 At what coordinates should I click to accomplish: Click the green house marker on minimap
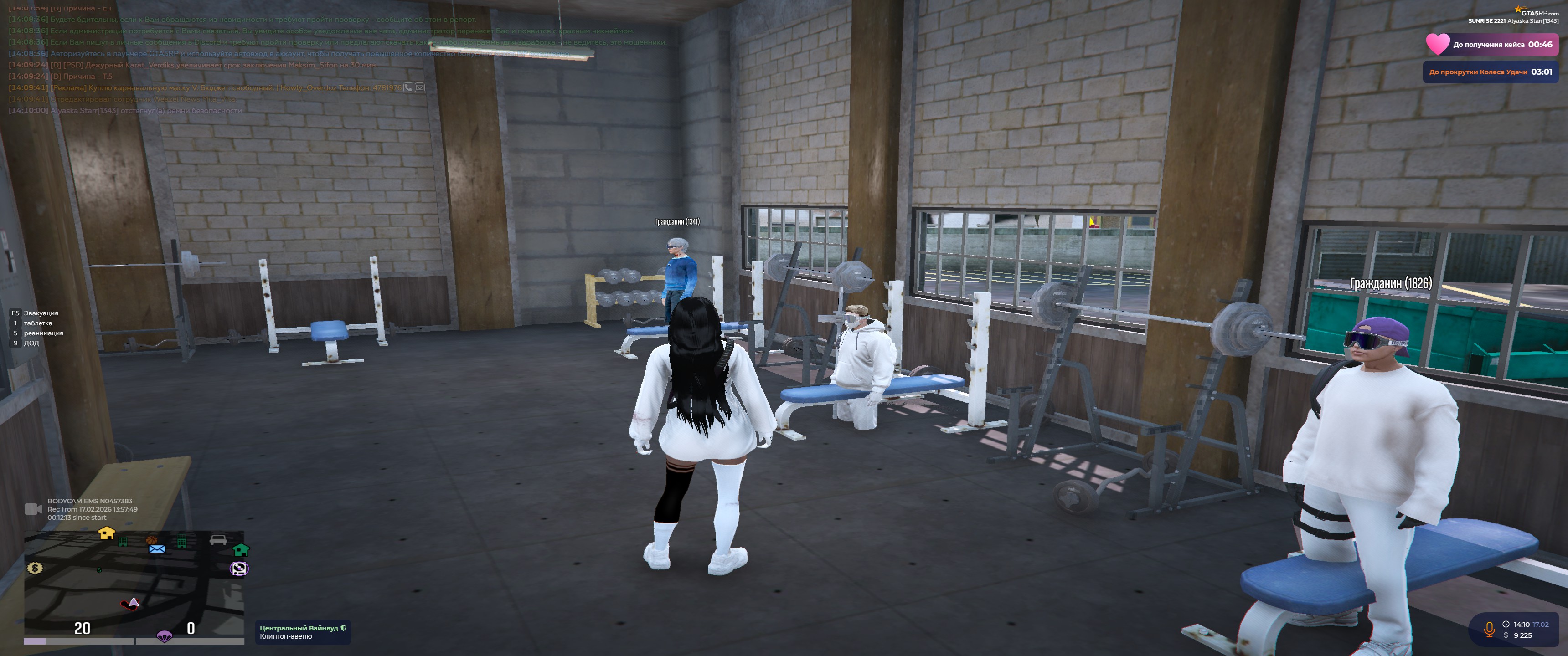point(241,550)
